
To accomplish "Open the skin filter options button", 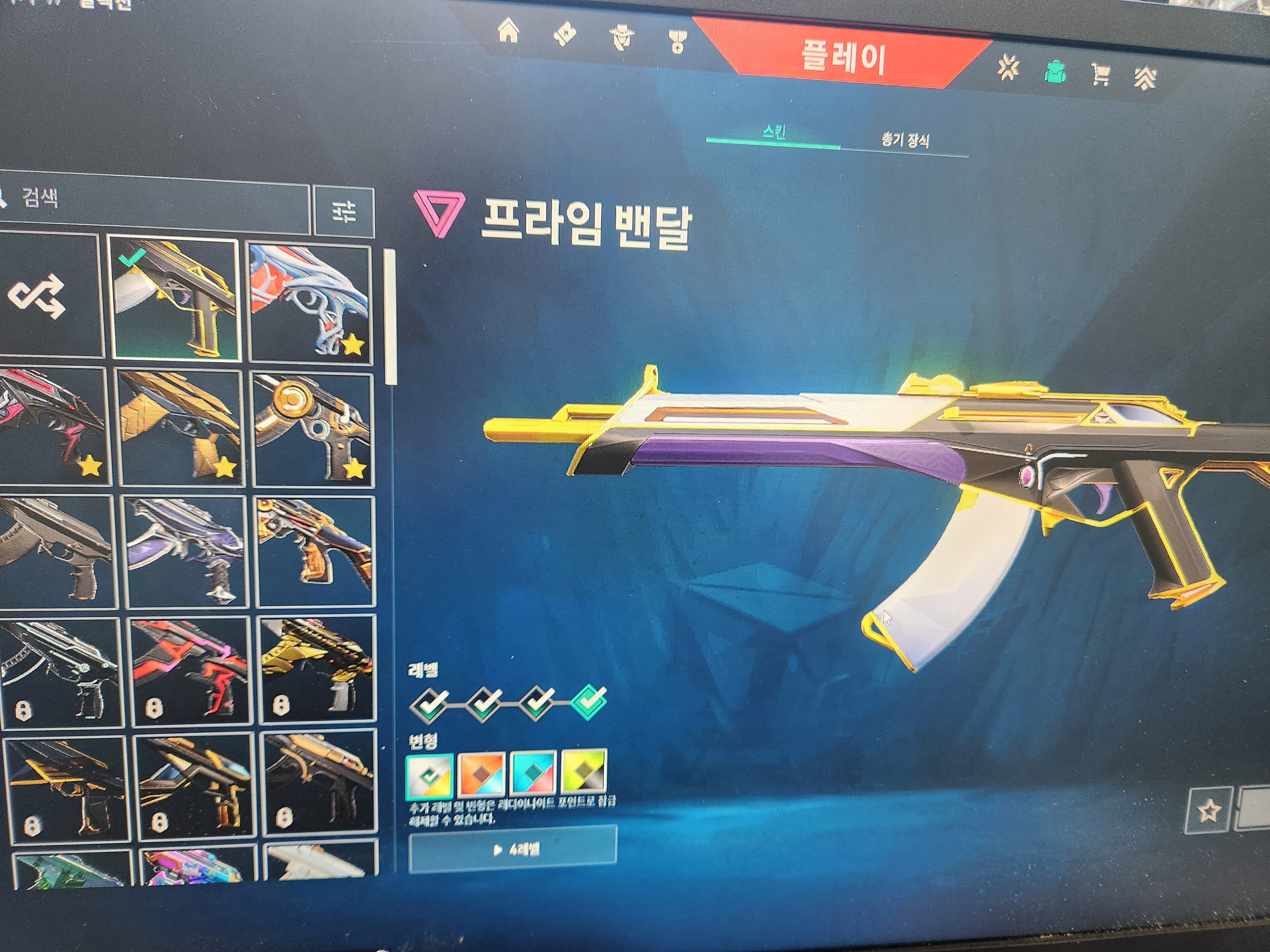I will [x=344, y=212].
